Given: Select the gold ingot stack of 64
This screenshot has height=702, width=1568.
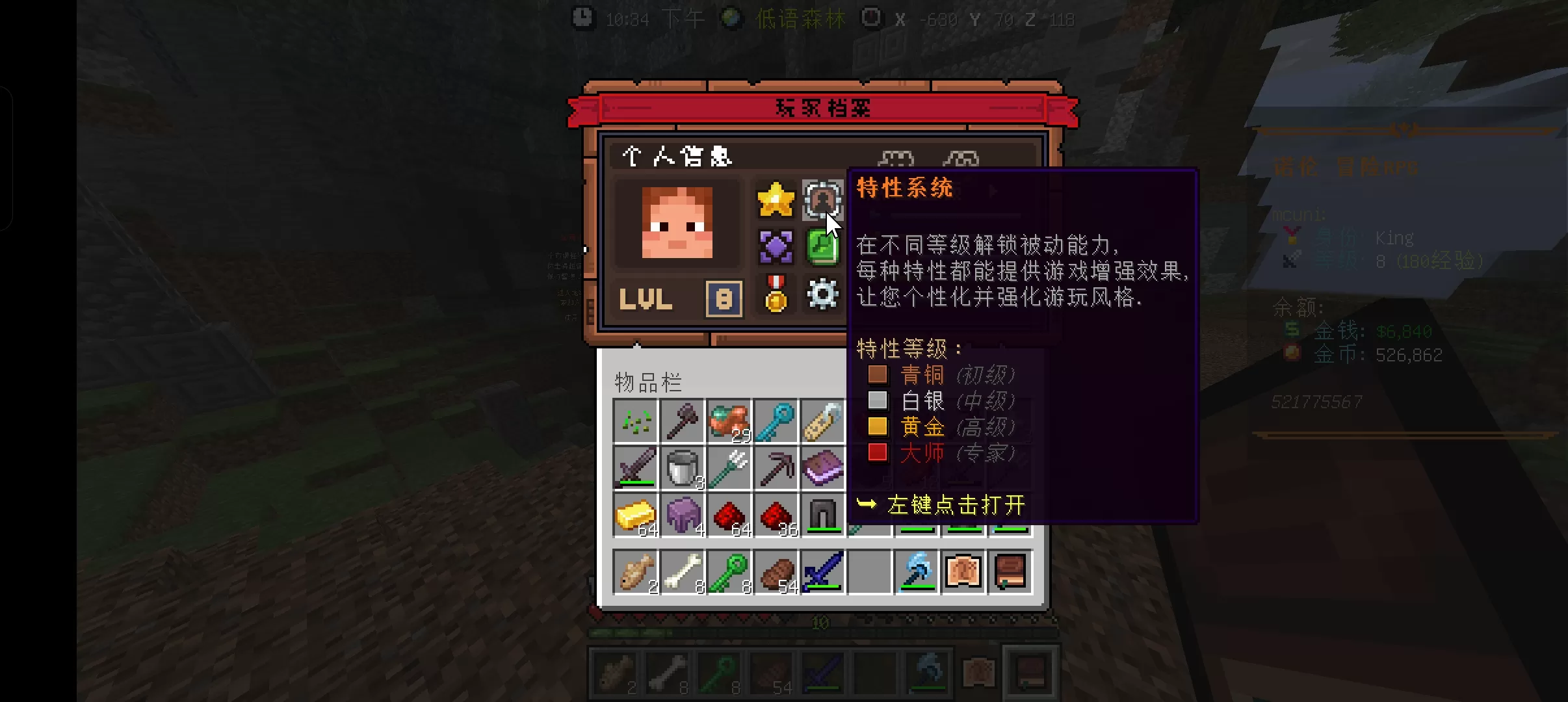Looking at the screenshot, I should tap(636, 515).
